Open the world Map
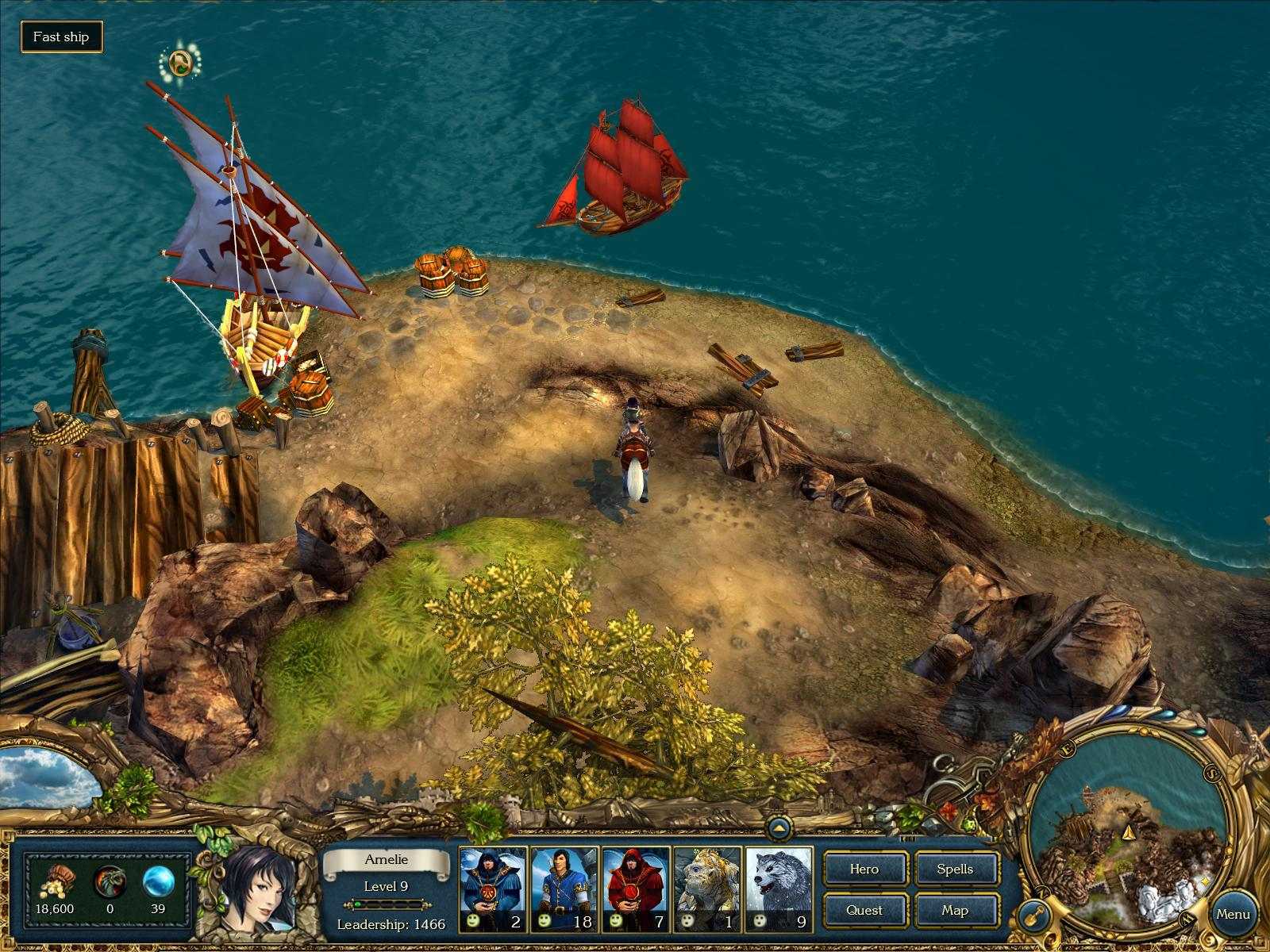The height and width of the screenshot is (952, 1270). coord(956,910)
